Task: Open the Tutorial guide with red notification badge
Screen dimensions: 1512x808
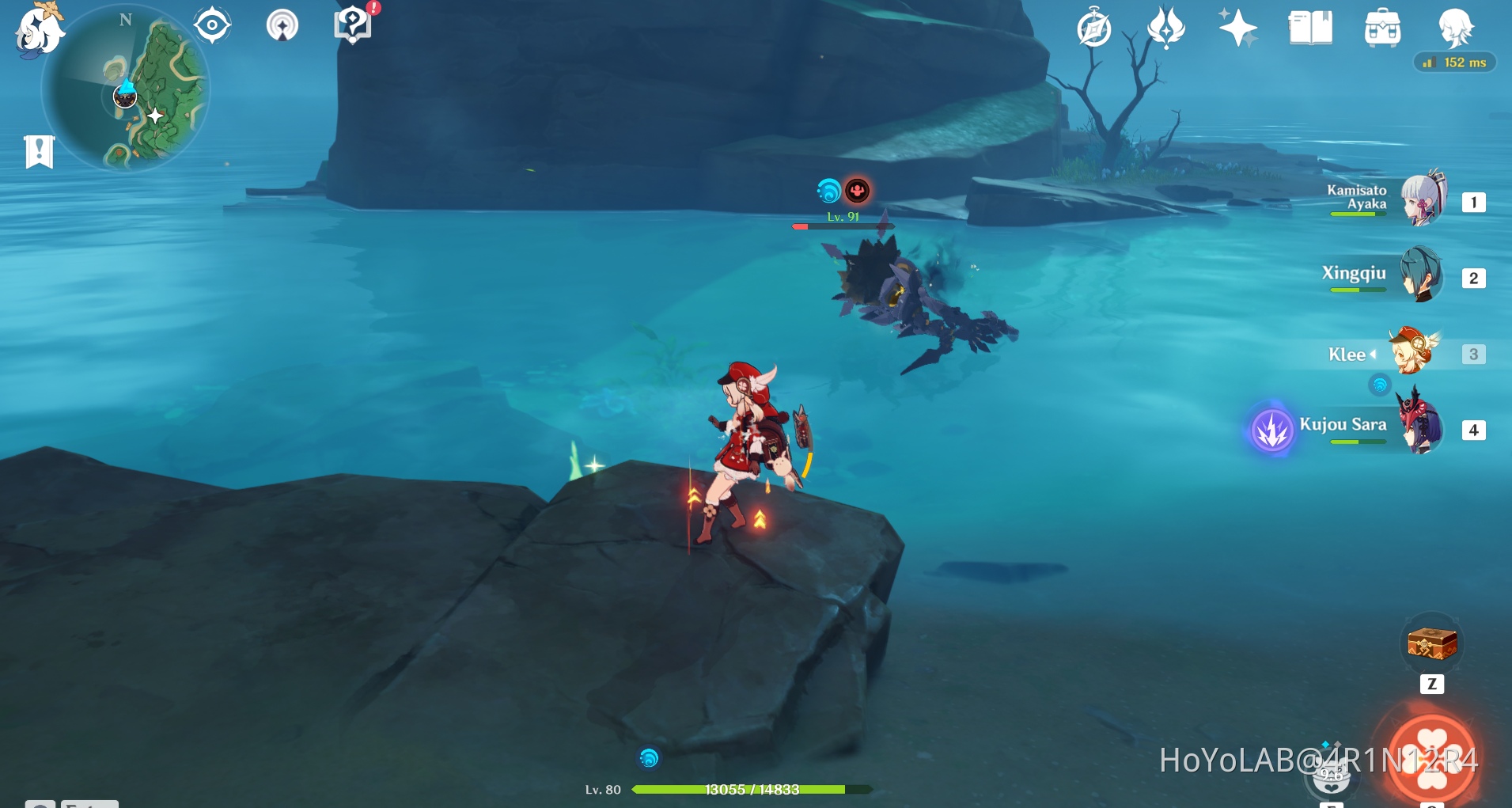Action: (353, 25)
